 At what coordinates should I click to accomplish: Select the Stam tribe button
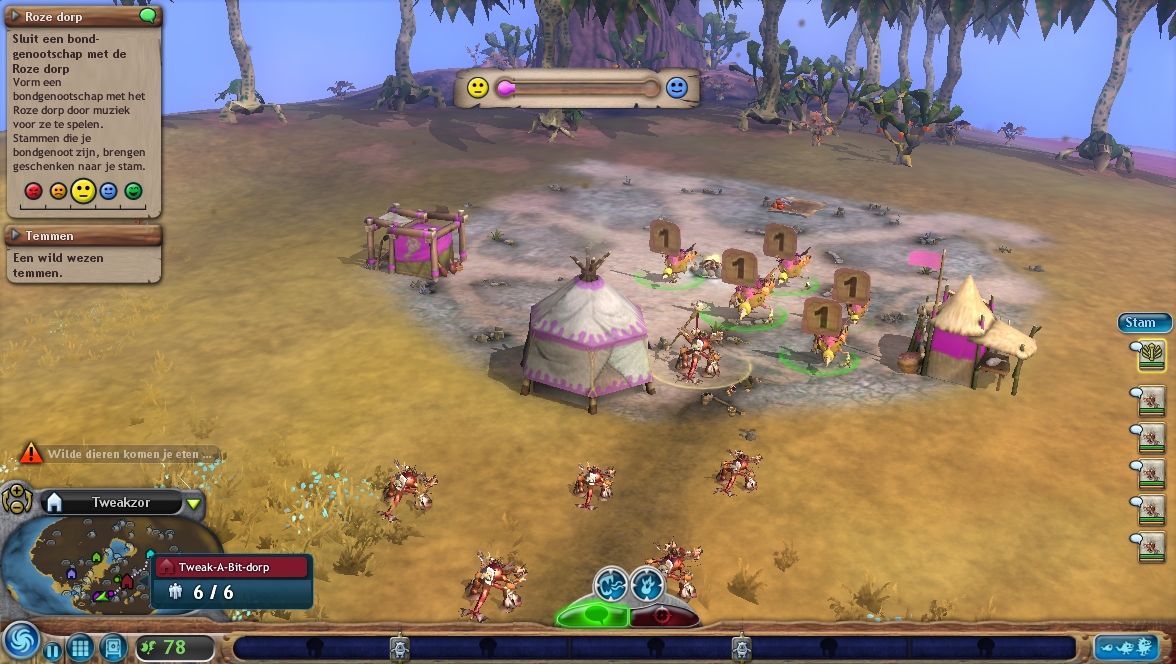point(1142,322)
